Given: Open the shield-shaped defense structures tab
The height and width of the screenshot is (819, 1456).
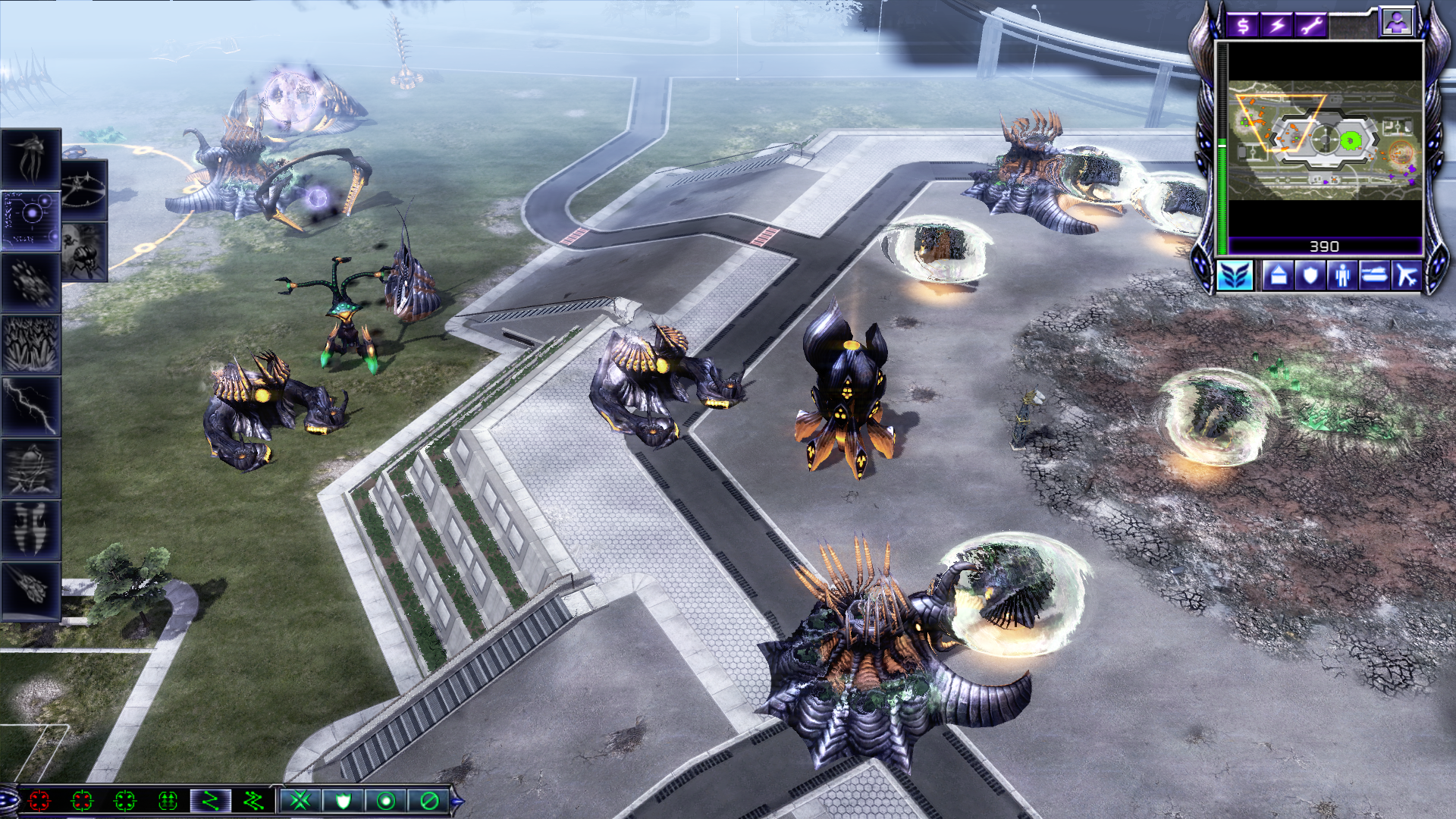Looking at the screenshot, I should pos(1310,275).
